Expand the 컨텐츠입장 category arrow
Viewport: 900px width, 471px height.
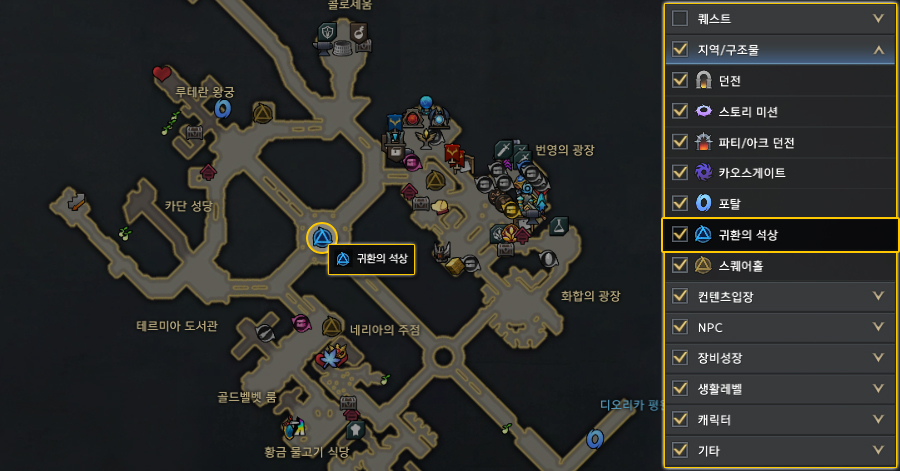tap(878, 296)
